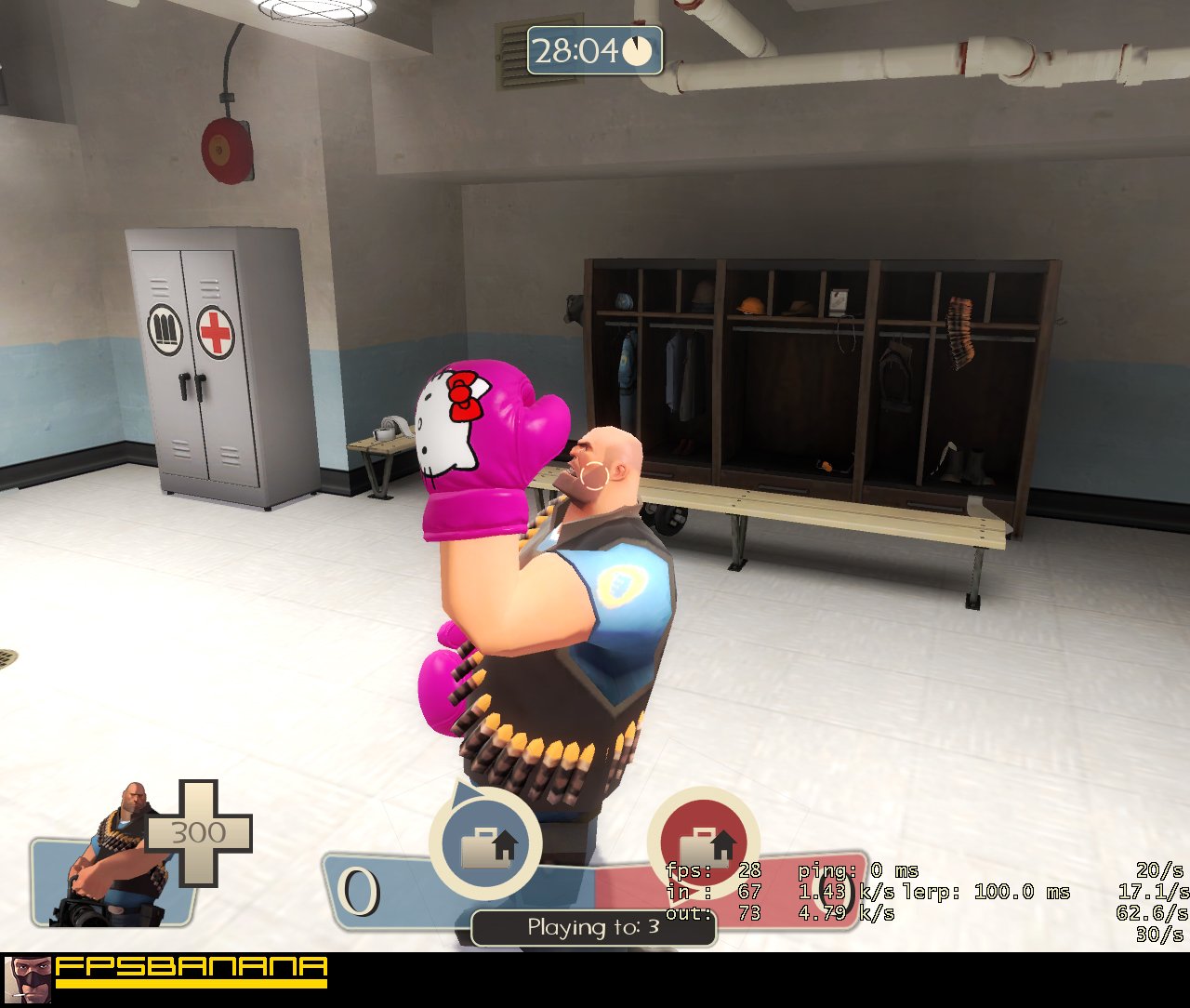1190x1008 pixels.
Task: Toggle the net graph fps readout
Action: point(714,871)
